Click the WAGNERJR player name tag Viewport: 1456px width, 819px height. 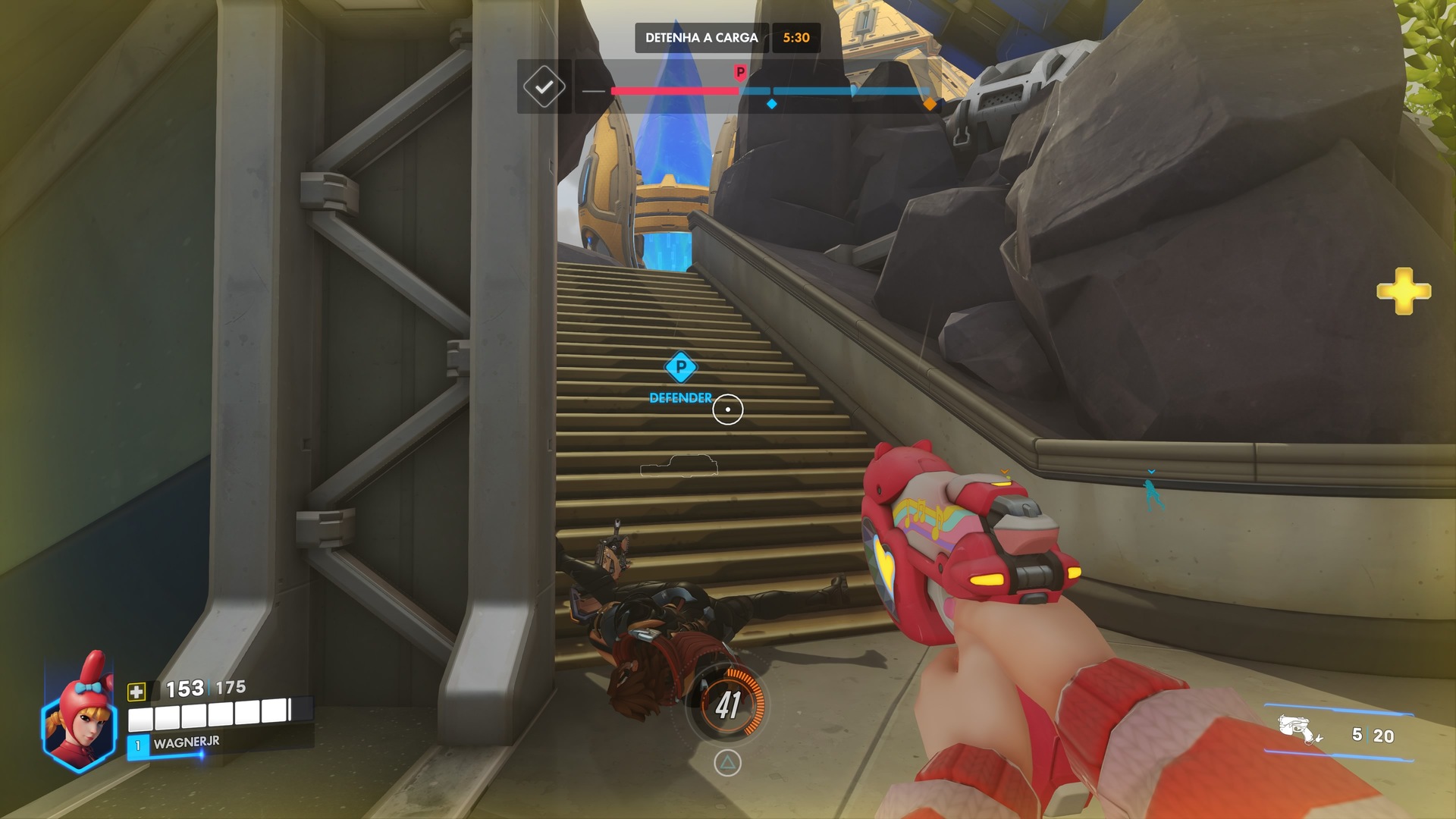click(x=186, y=743)
